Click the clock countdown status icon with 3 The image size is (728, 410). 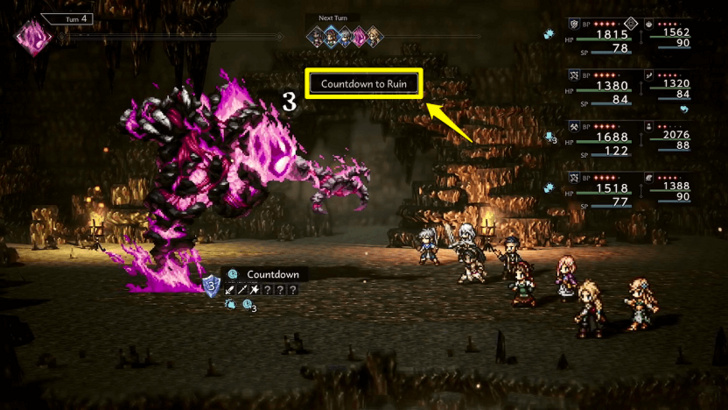point(248,307)
